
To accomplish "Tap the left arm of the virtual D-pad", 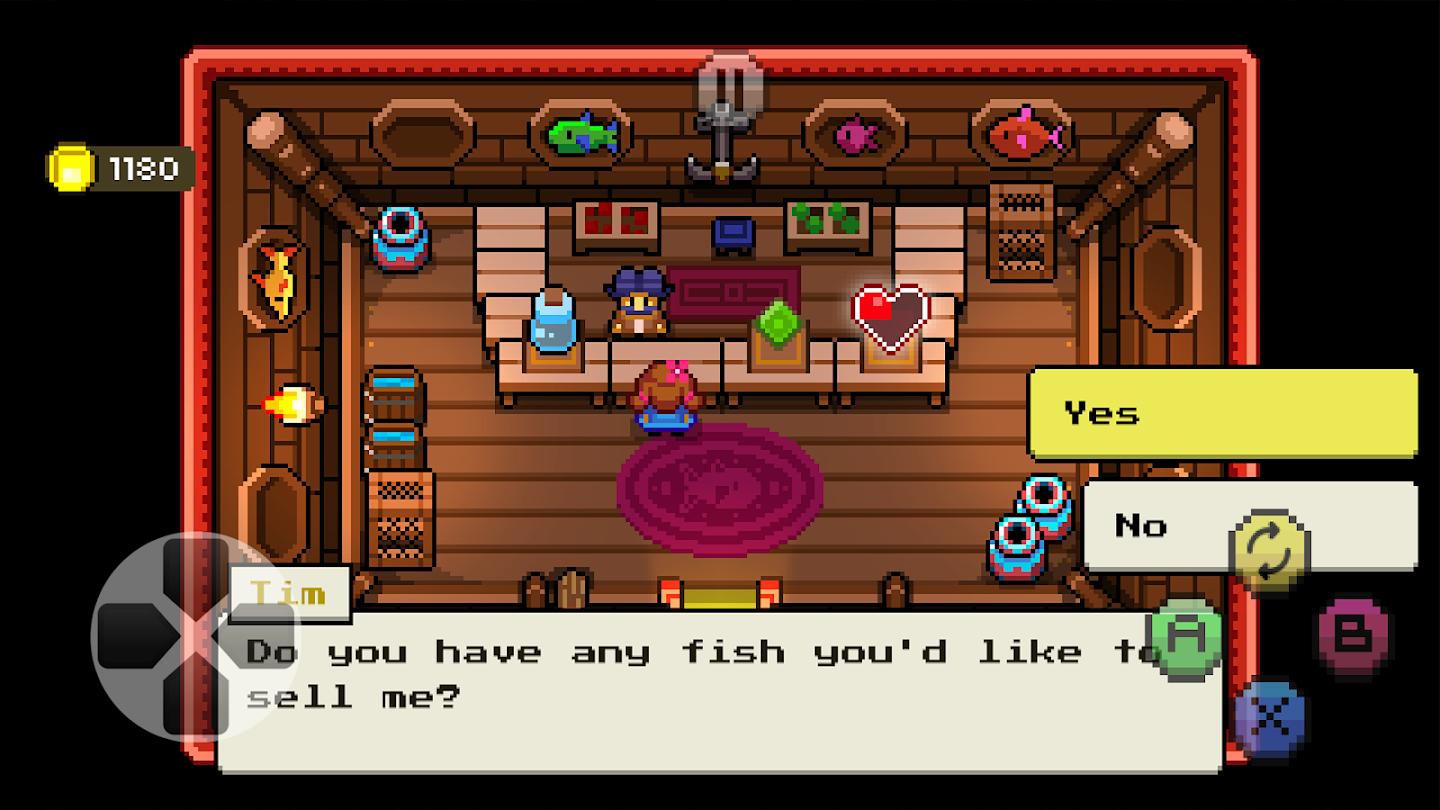I will tap(128, 637).
